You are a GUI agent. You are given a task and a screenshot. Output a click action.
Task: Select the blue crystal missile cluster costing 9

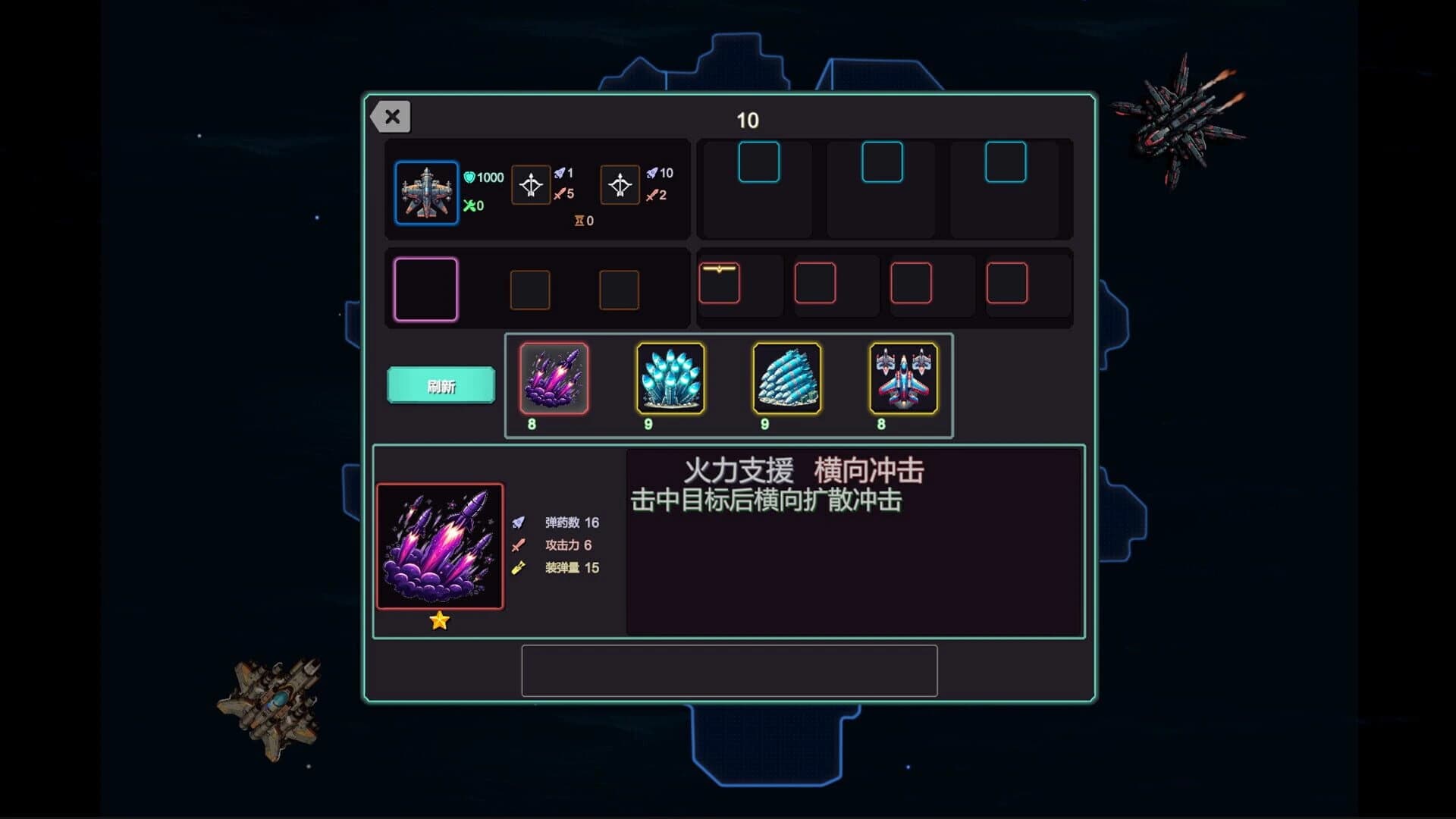[670, 381]
